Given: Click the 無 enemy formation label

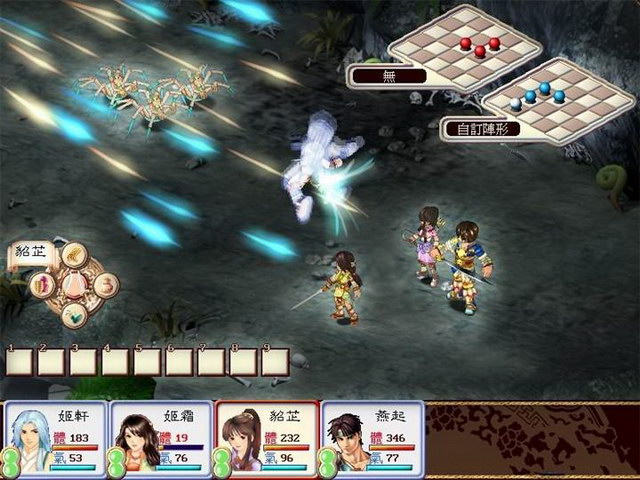Looking at the screenshot, I should click(388, 75).
